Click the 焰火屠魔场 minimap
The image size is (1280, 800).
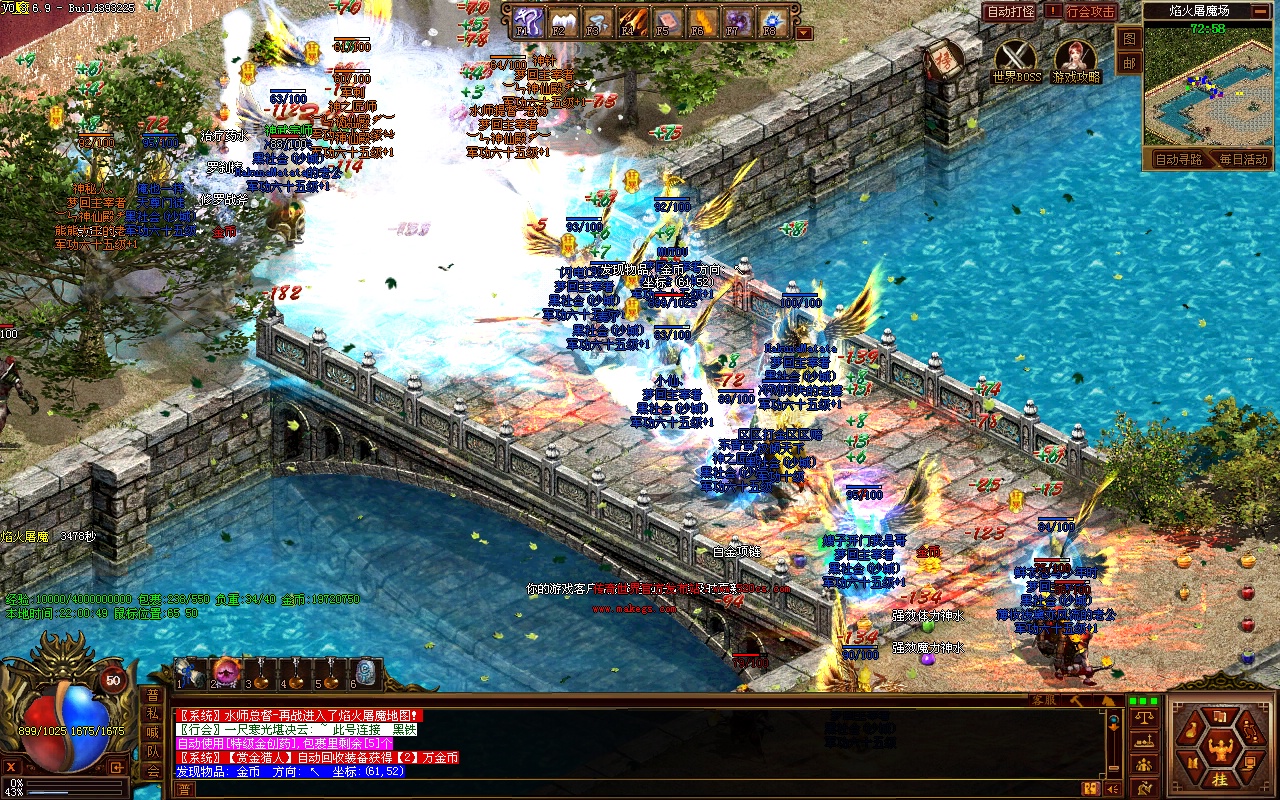coord(1211,91)
